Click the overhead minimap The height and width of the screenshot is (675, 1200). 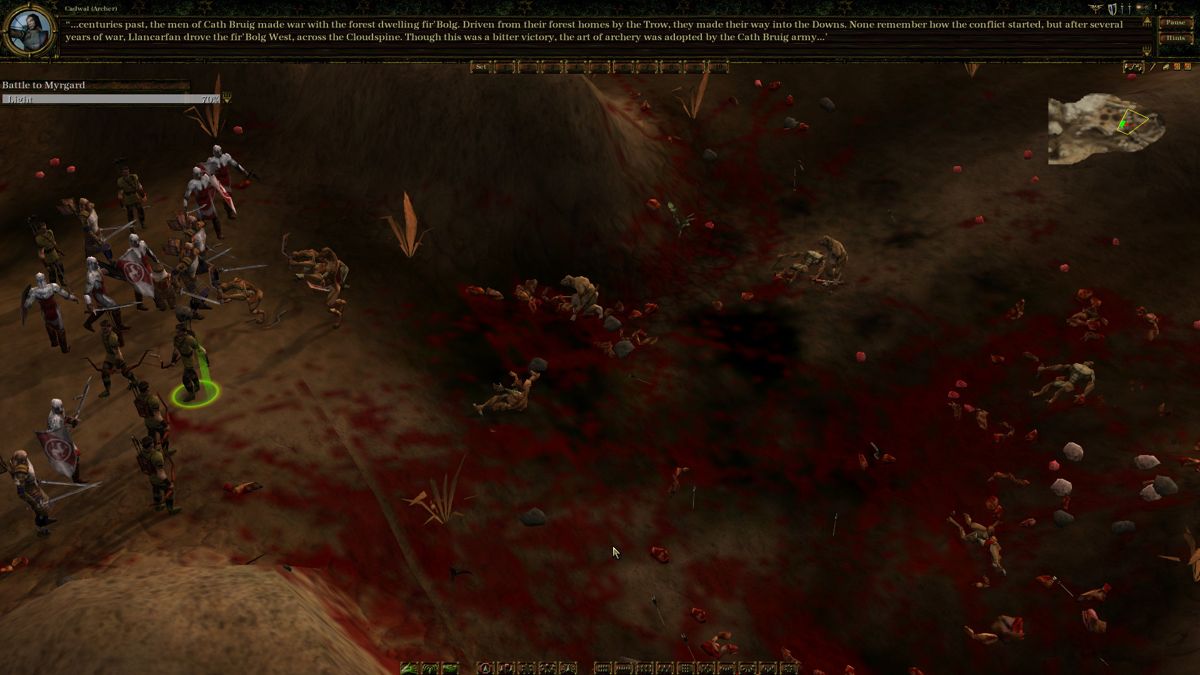pyautogui.click(x=1105, y=127)
